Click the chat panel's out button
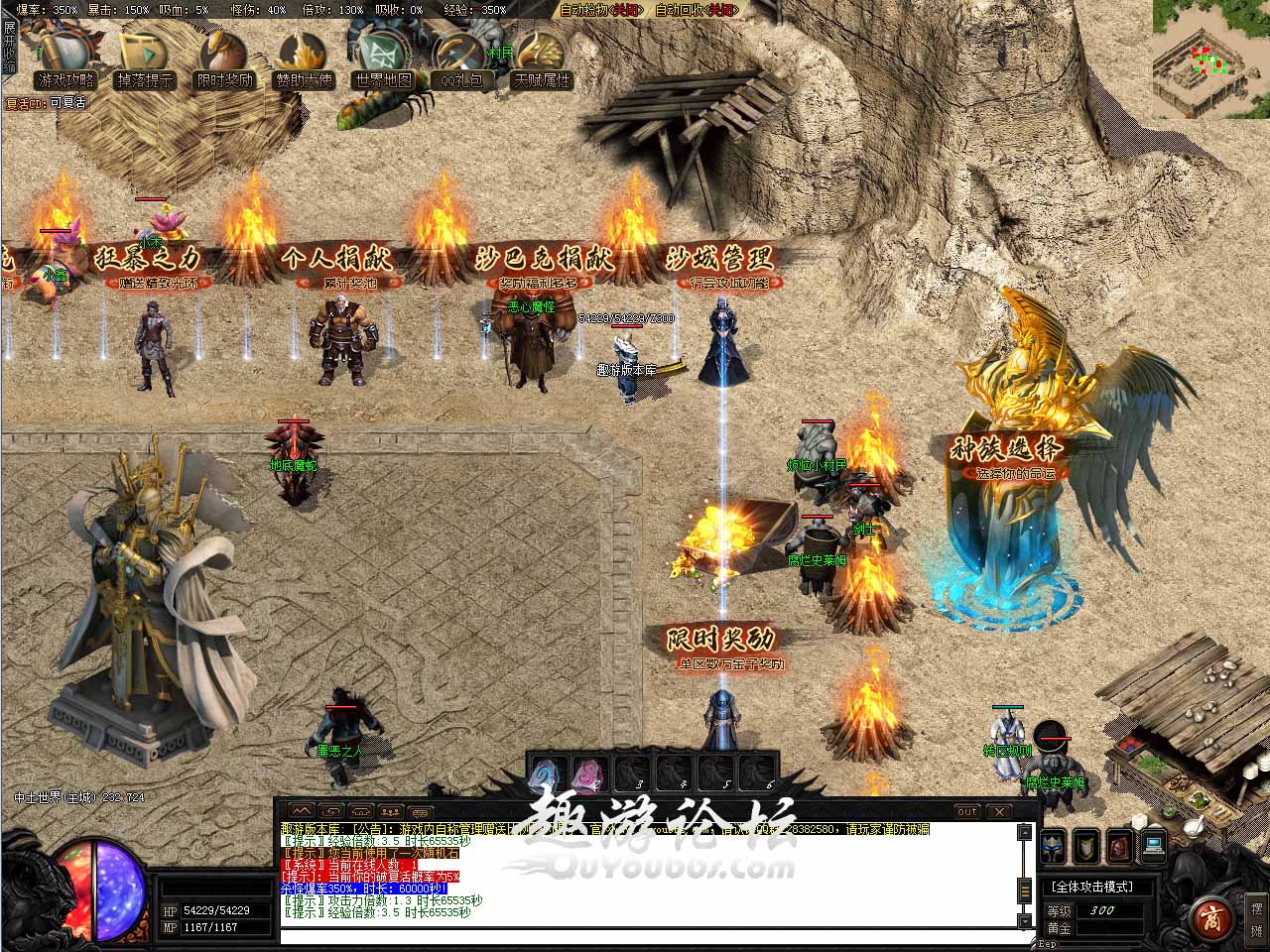 click(967, 811)
